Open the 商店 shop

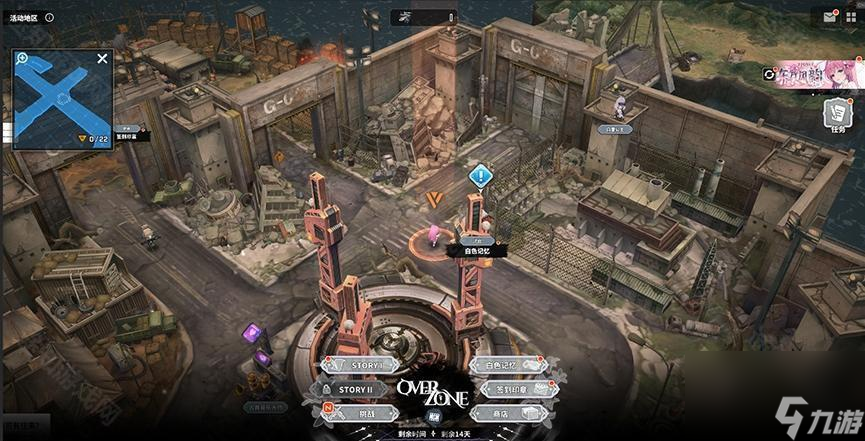pyautogui.click(x=507, y=412)
